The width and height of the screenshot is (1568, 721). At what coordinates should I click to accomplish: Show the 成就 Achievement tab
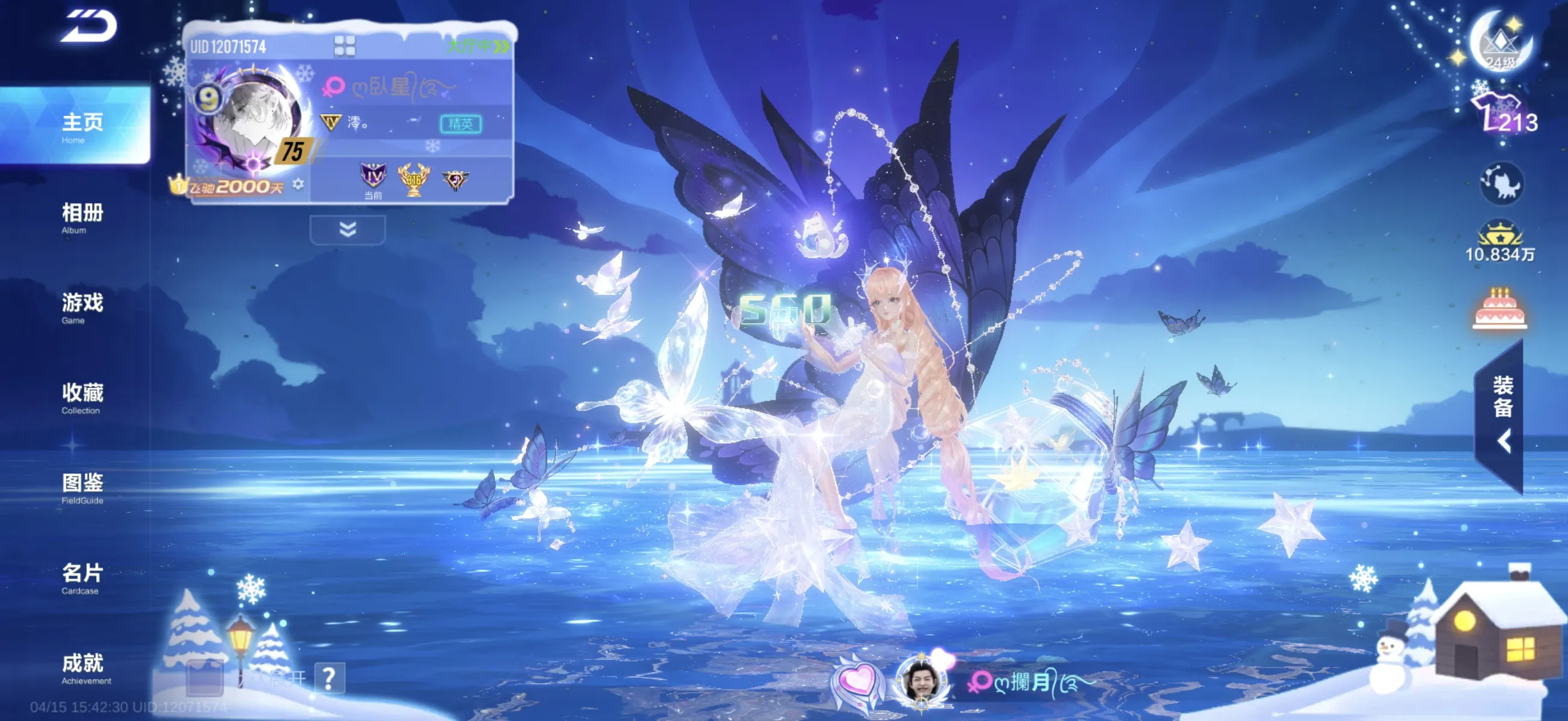click(82, 668)
